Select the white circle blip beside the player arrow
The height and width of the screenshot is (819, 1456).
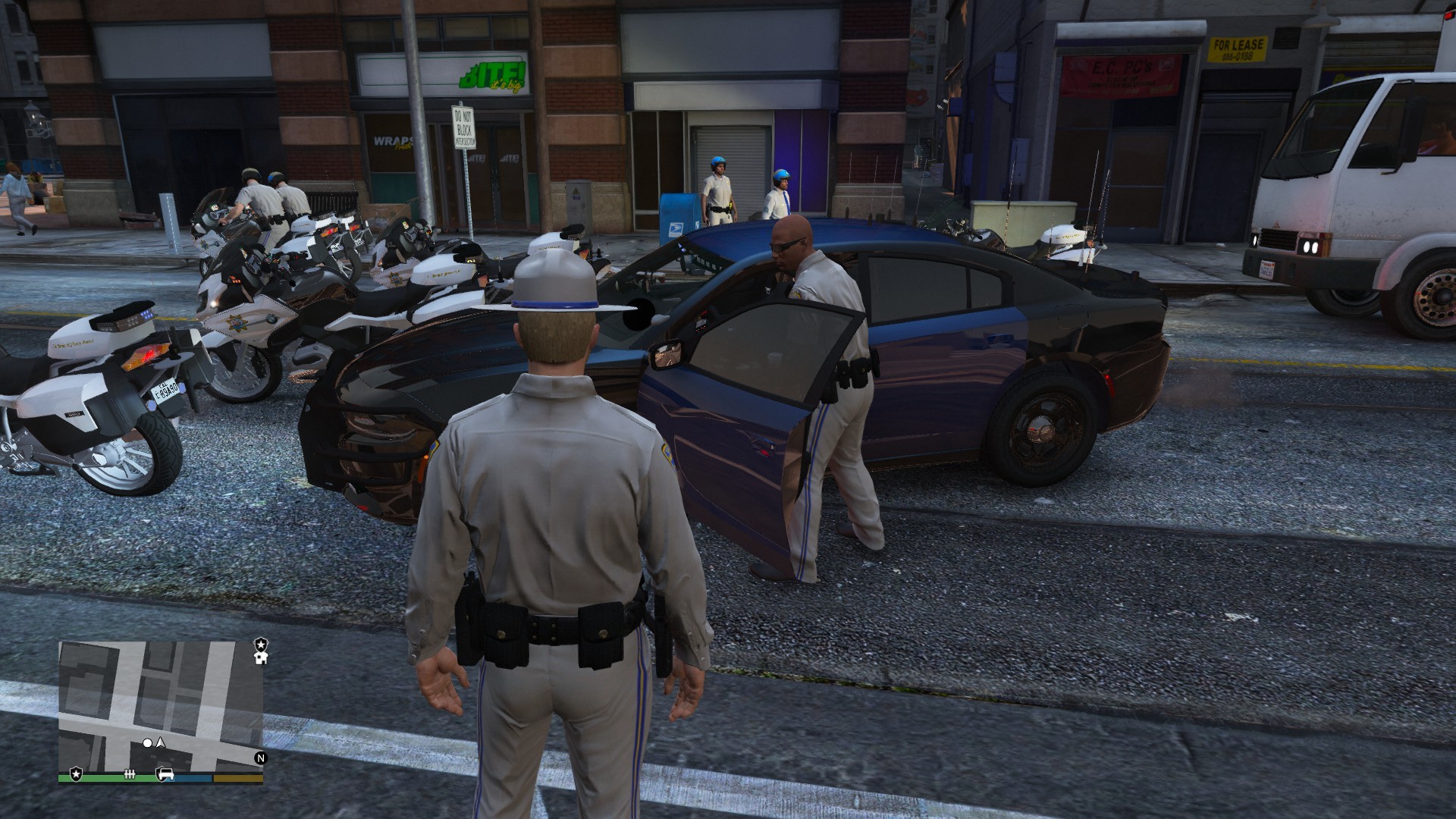tap(148, 744)
